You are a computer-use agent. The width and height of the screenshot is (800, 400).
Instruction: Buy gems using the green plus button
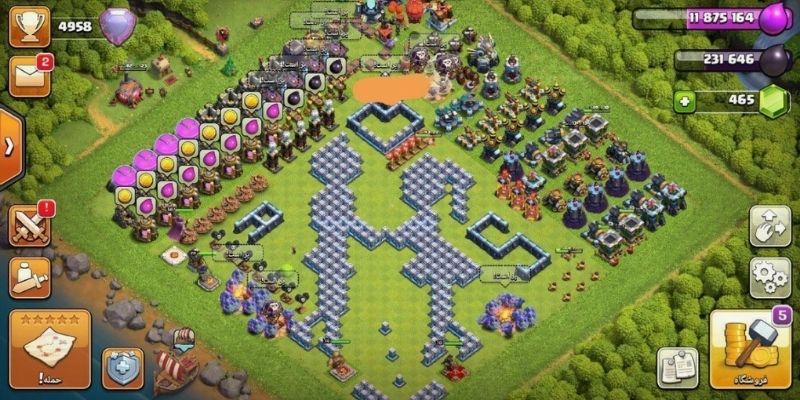click(x=683, y=101)
